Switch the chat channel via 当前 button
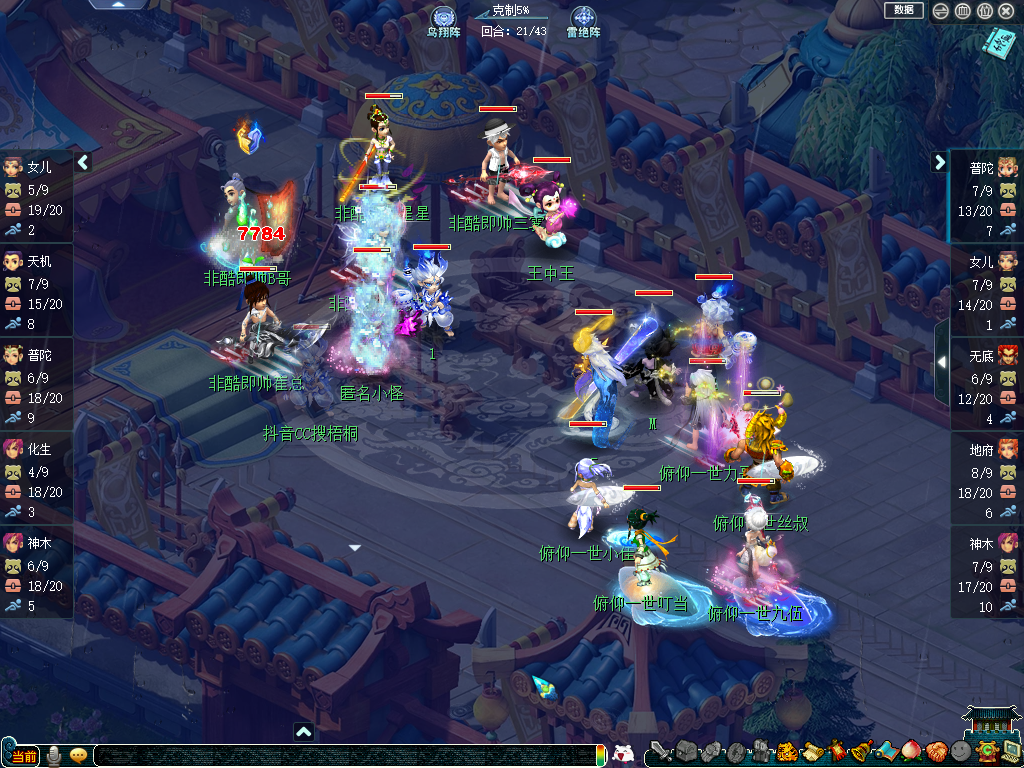This screenshot has height=768, width=1024. [x=22, y=755]
